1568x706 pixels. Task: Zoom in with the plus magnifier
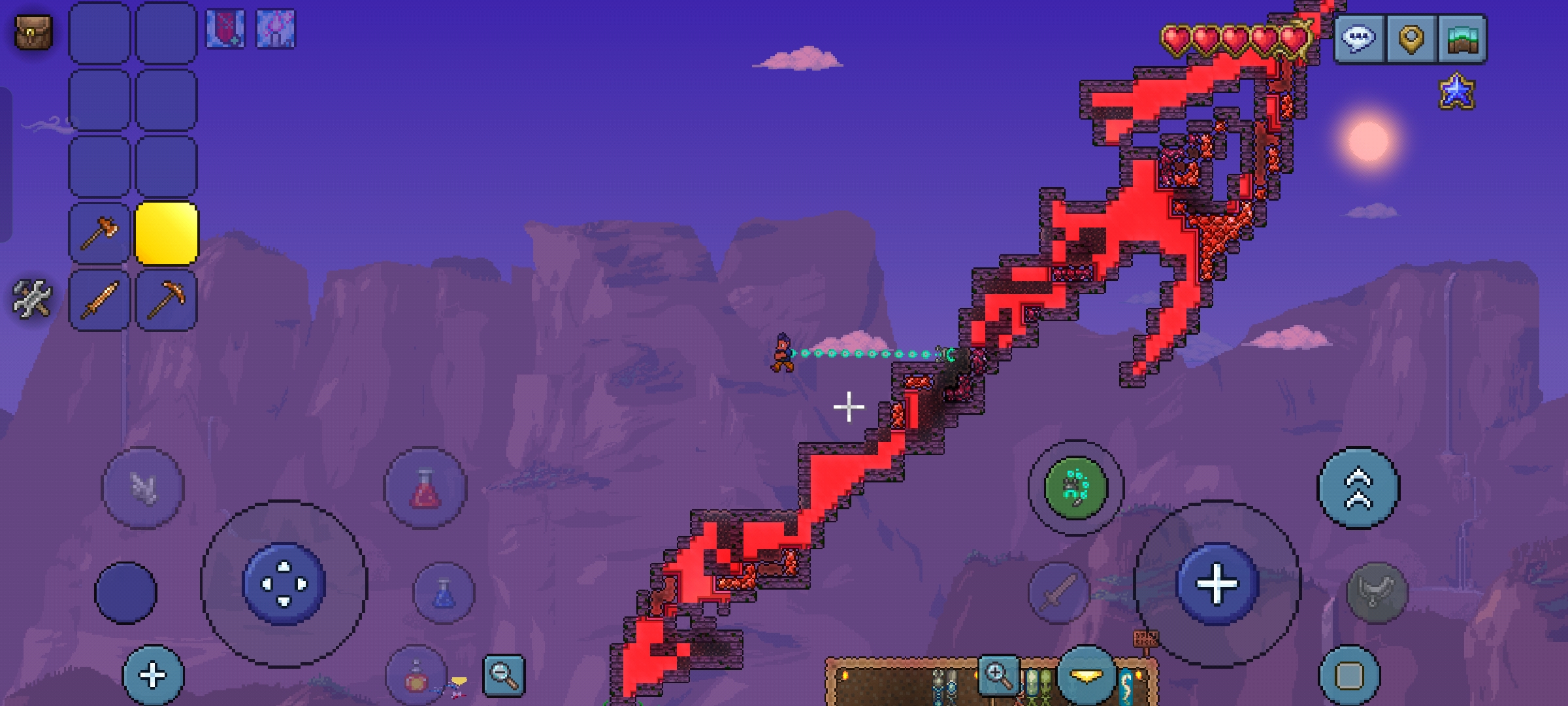click(x=998, y=675)
